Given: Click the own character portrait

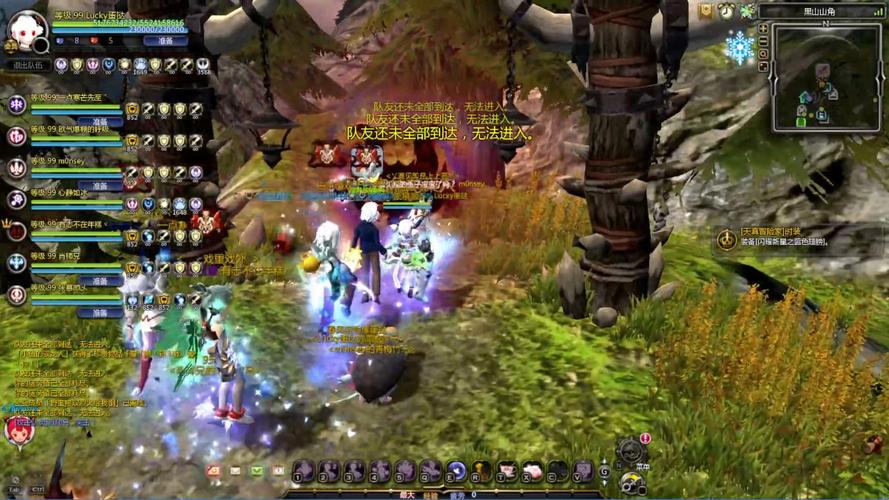Looking at the screenshot, I should click(x=24, y=28).
